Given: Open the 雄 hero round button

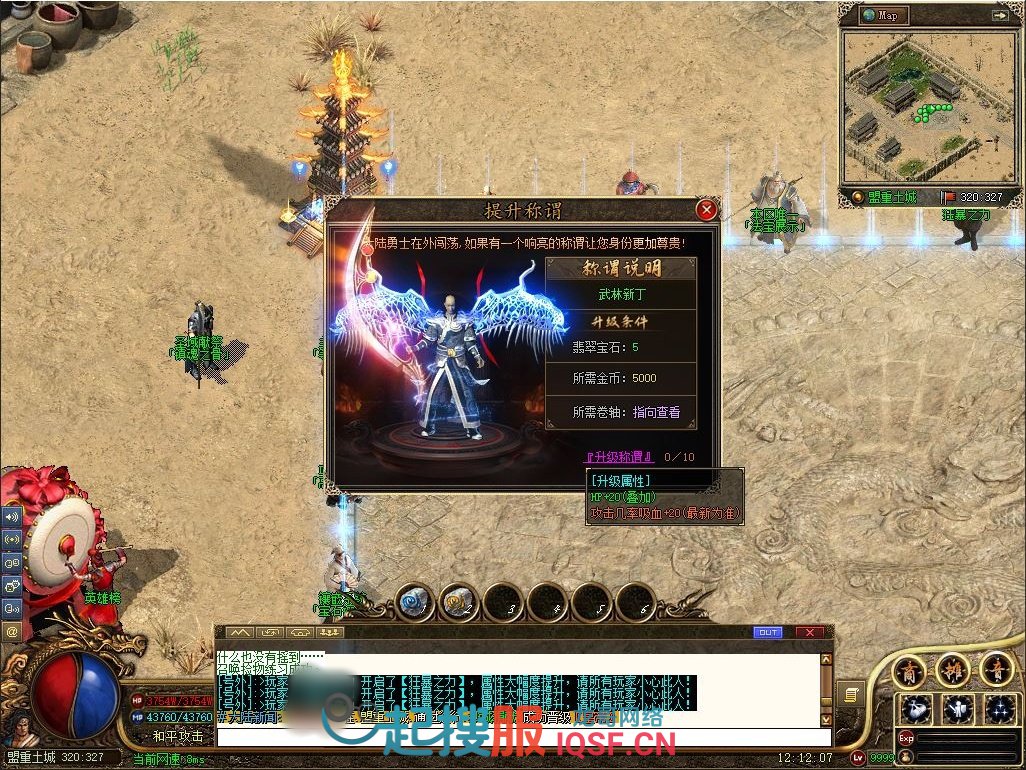Looking at the screenshot, I should tap(952, 668).
